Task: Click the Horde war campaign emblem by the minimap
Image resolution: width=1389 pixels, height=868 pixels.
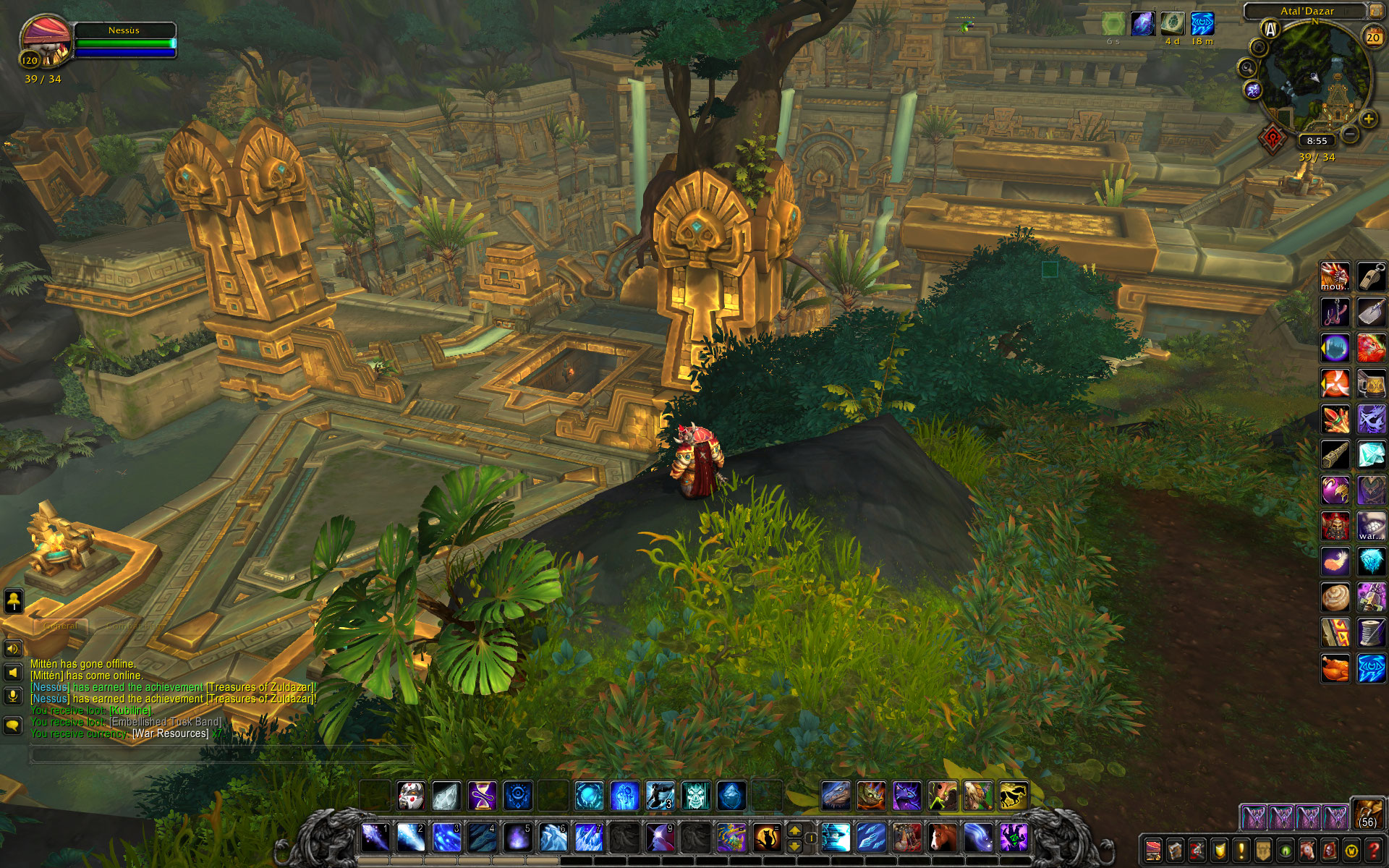Action: (1273, 138)
